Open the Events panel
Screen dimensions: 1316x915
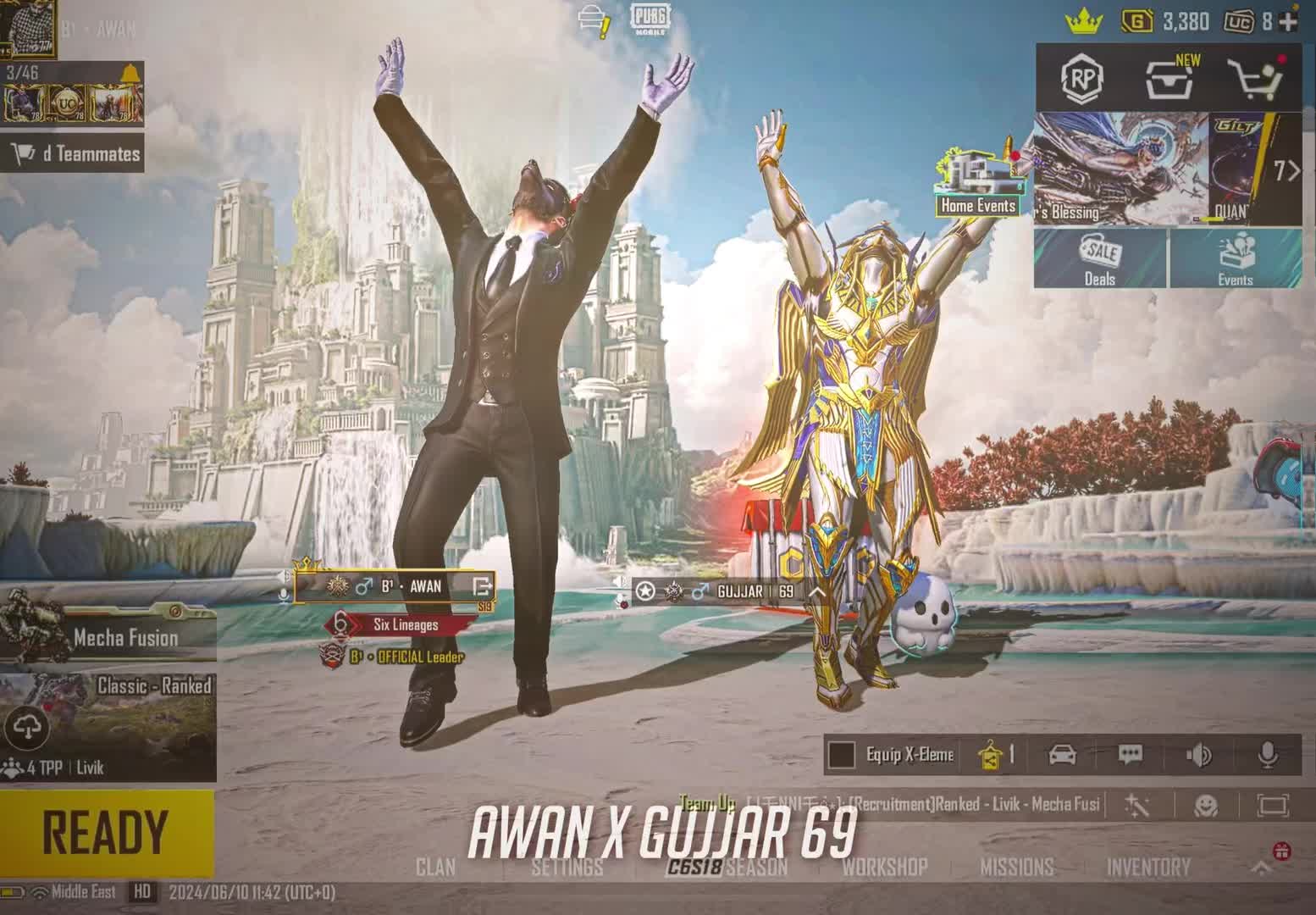pyautogui.click(x=1235, y=259)
